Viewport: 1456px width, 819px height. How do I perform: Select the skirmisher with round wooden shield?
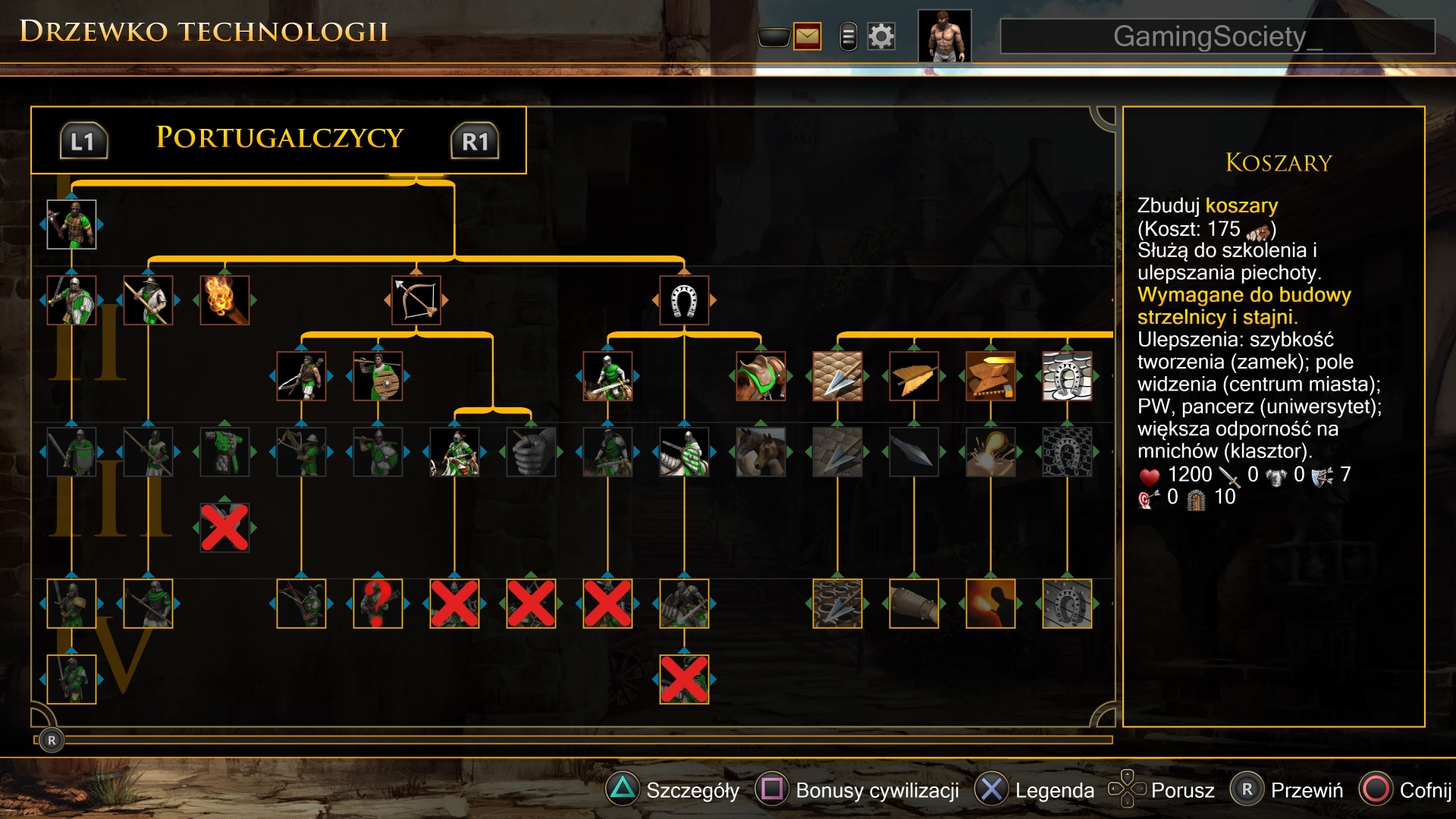coord(378,376)
